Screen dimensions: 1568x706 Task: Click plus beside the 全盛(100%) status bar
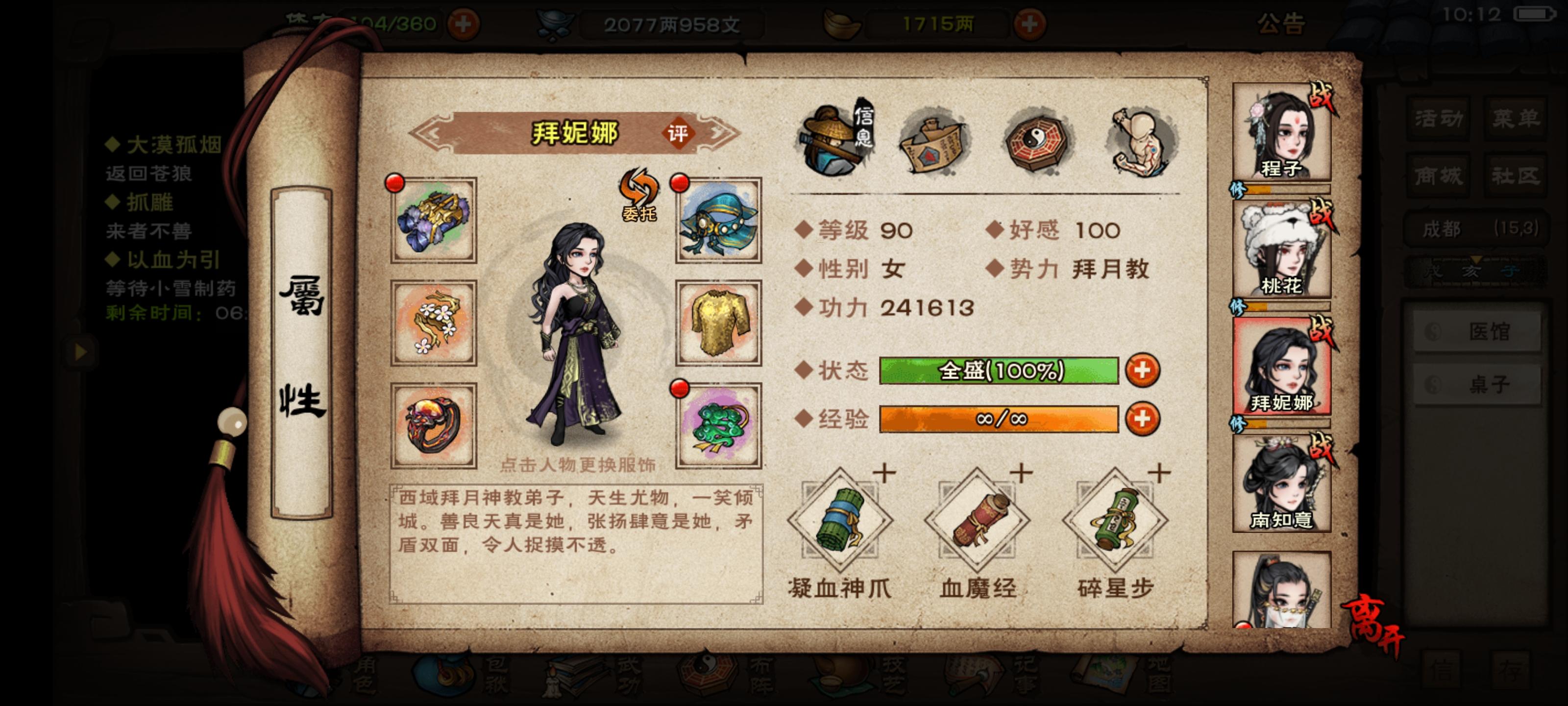[x=1143, y=370]
